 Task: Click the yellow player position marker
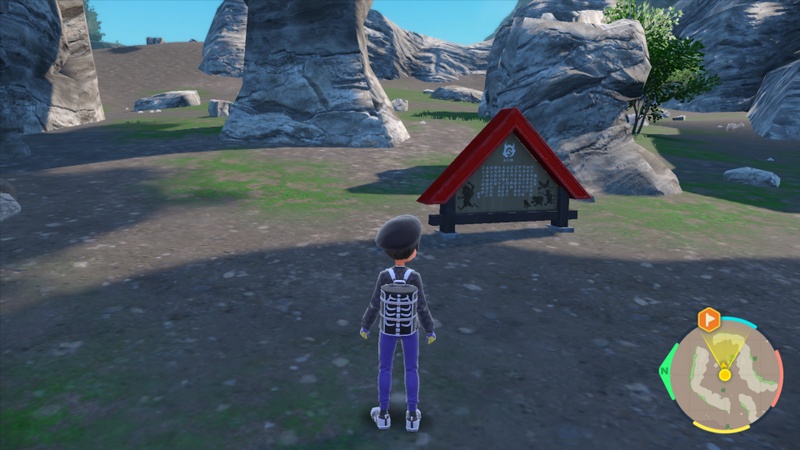pyautogui.click(x=725, y=374)
